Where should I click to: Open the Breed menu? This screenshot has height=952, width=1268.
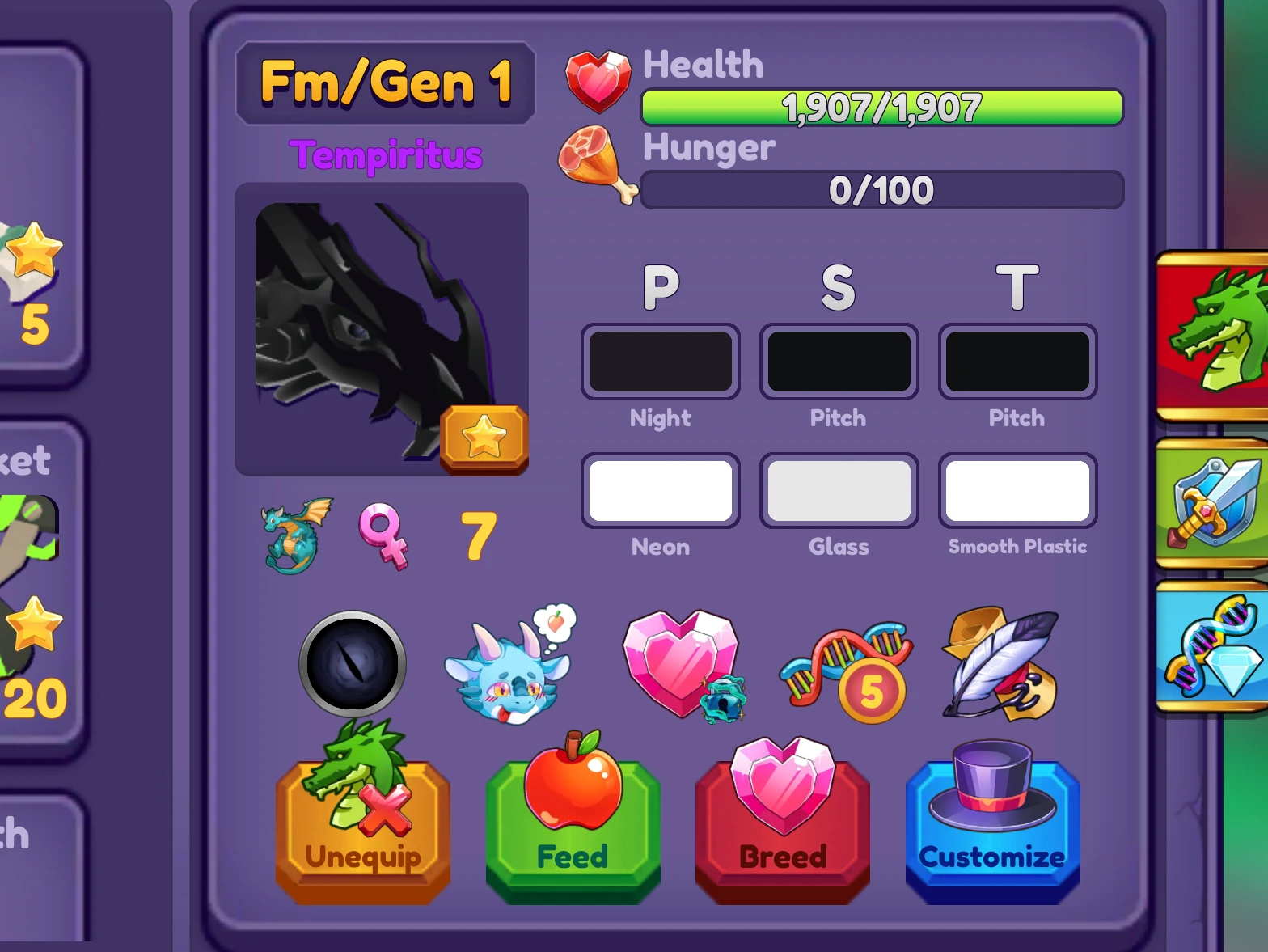coord(781,825)
